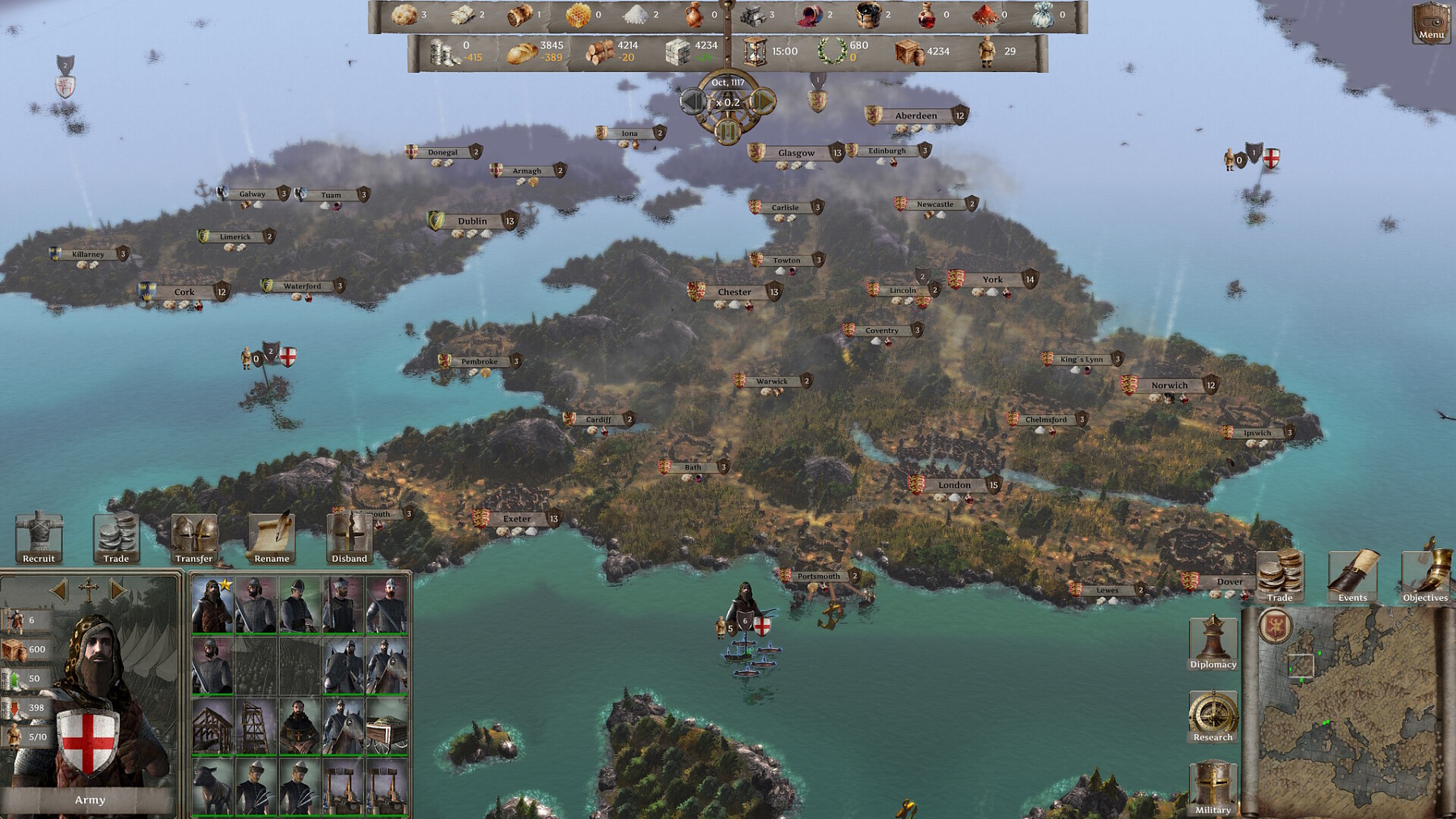1456x819 pixels.
Task: View the Objectives horn button
Action: [x=1425, y=576]
